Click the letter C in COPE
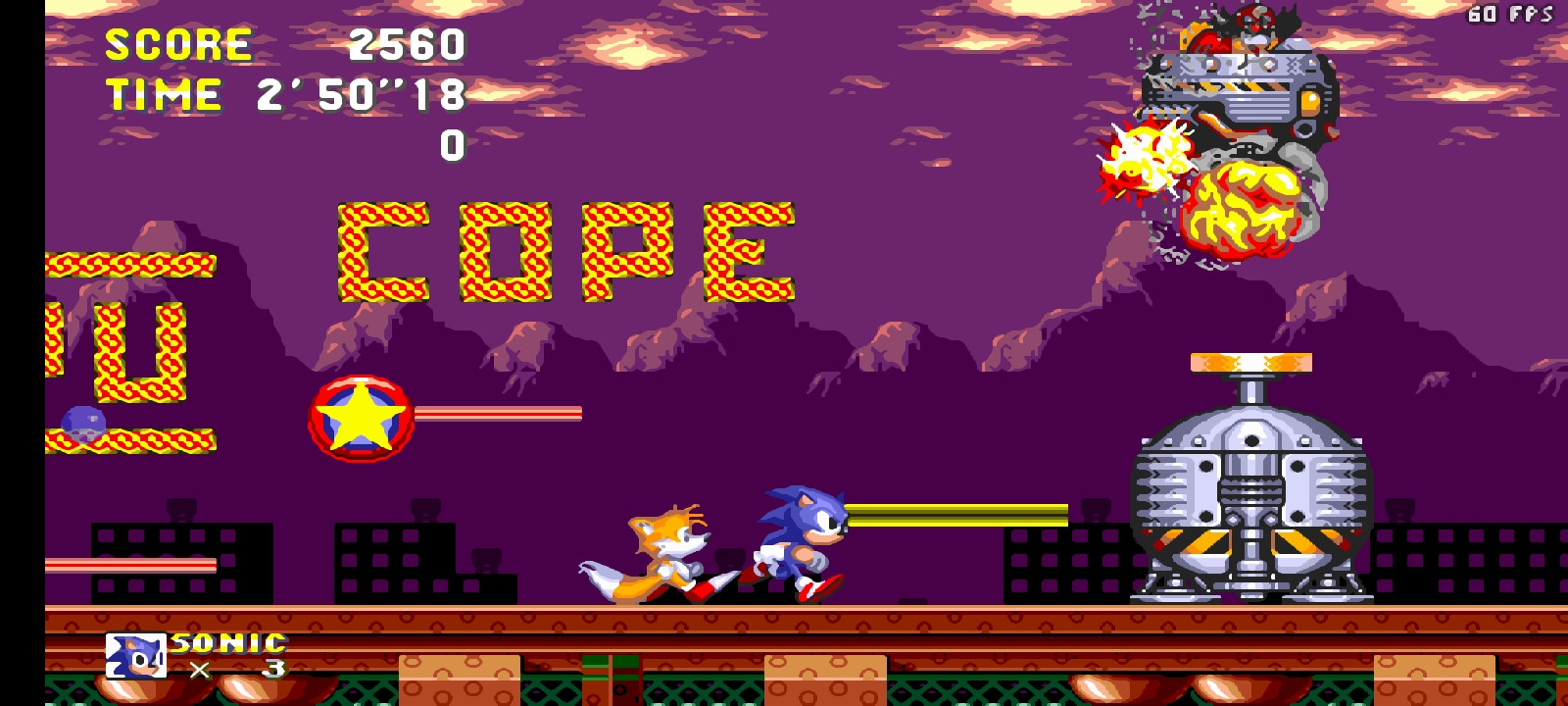The image size is (1568, 706). (382, 245)
